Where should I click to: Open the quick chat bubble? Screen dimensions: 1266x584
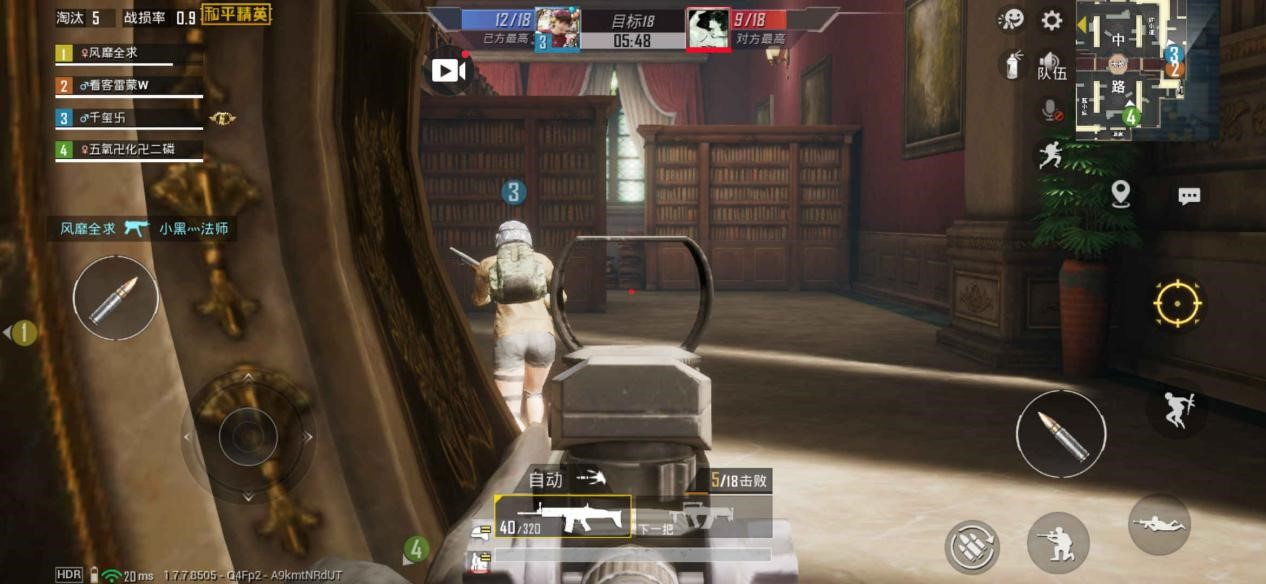coord(1189,196)
